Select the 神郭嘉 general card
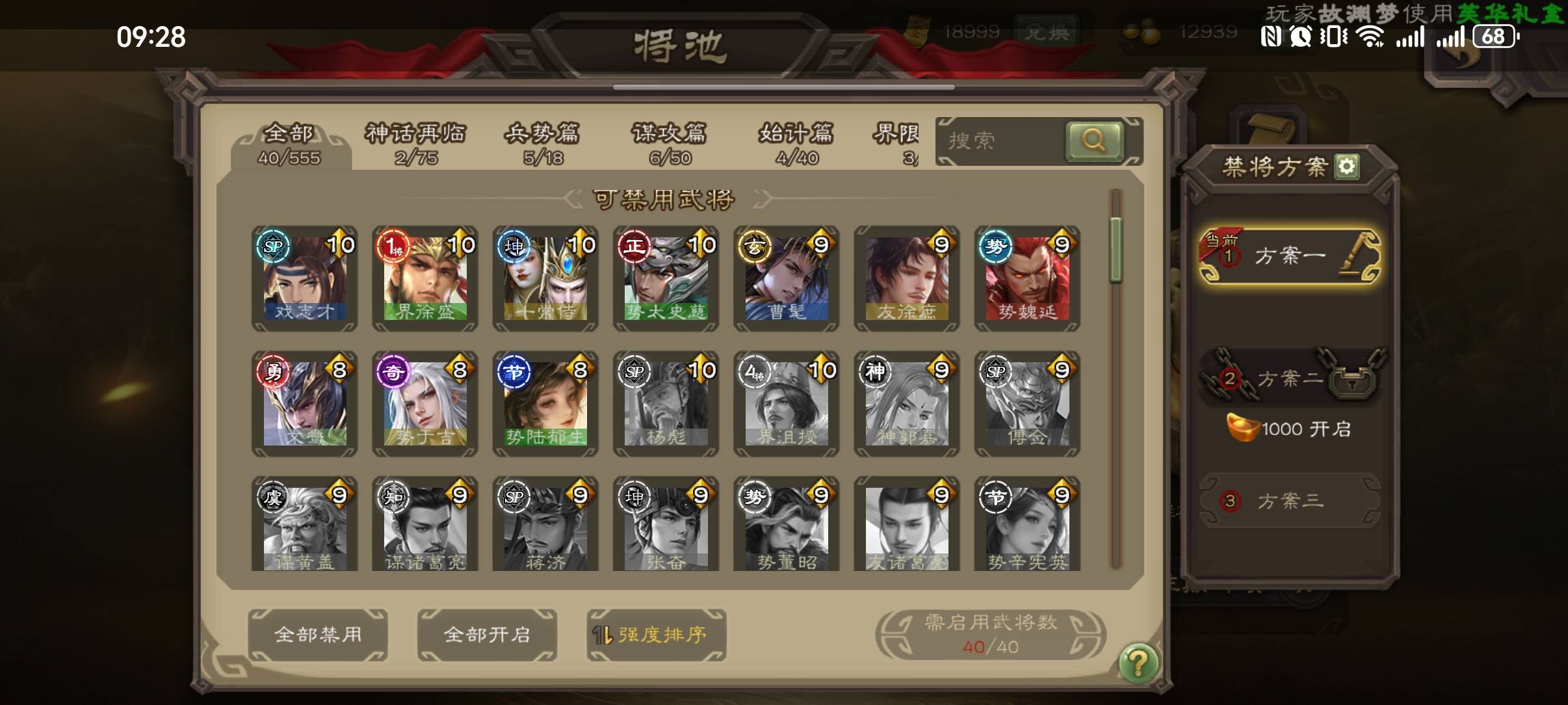Viewport: 1568px width, 705px height. click(907, 404)
